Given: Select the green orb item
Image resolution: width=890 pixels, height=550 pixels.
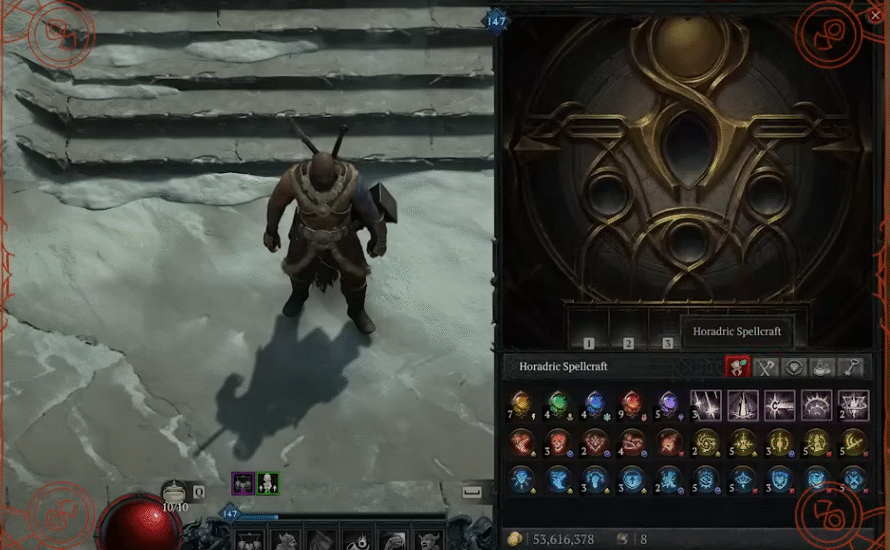Looking at the screenshot, I should [558, 405].
